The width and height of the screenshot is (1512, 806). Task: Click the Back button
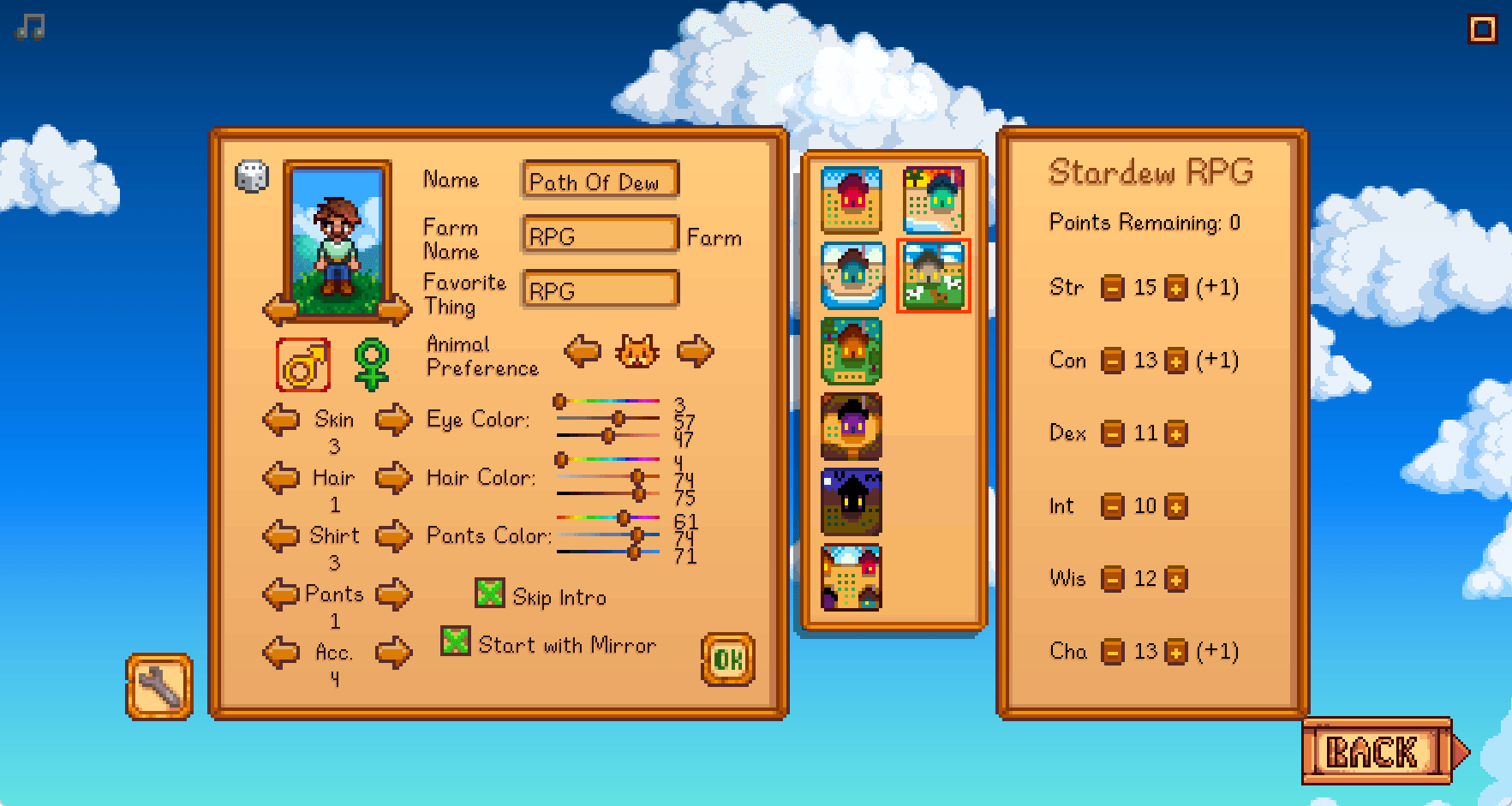(1371, 751)
